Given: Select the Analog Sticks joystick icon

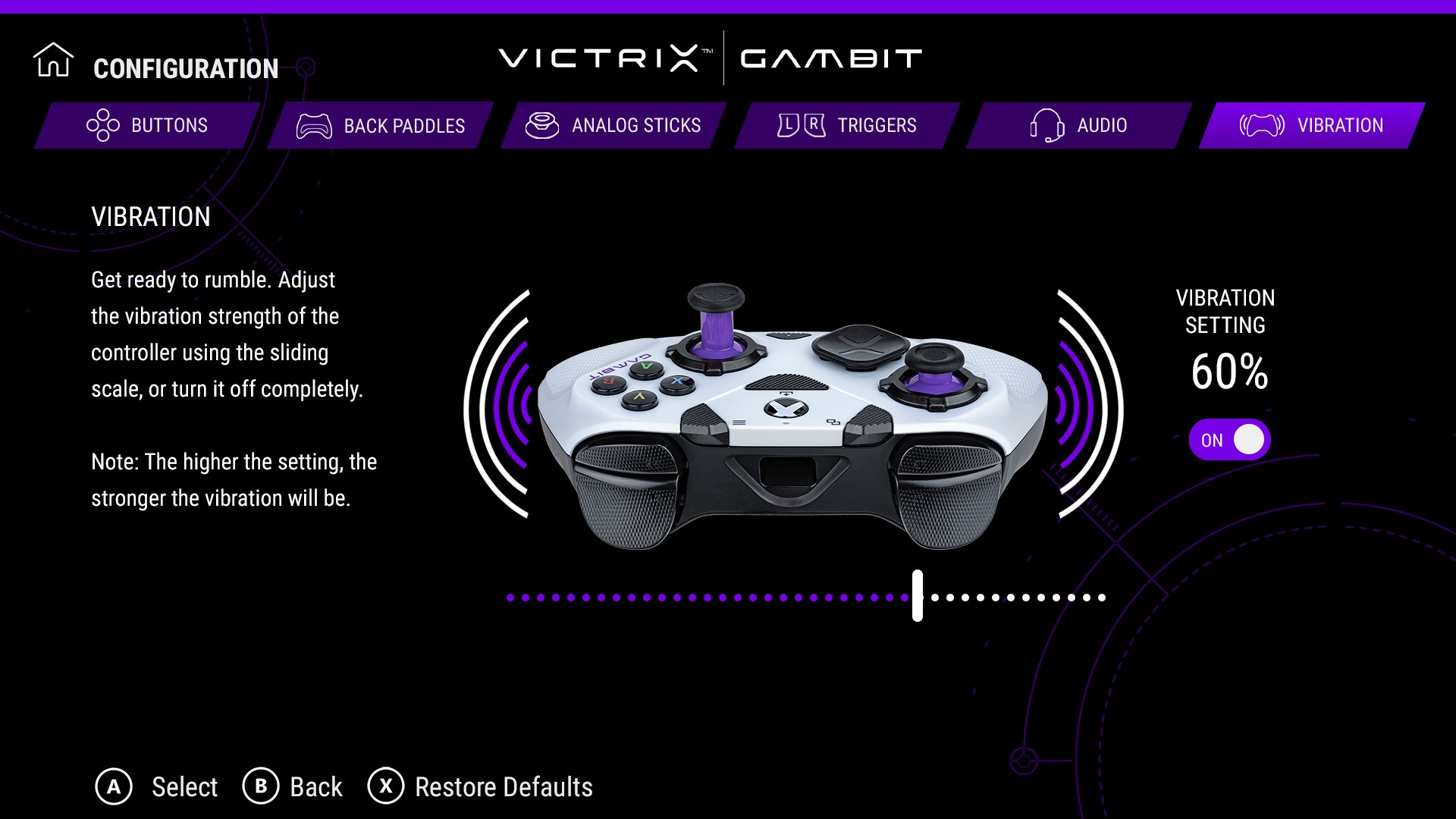Looking at the screenshot, I should 544,125.
